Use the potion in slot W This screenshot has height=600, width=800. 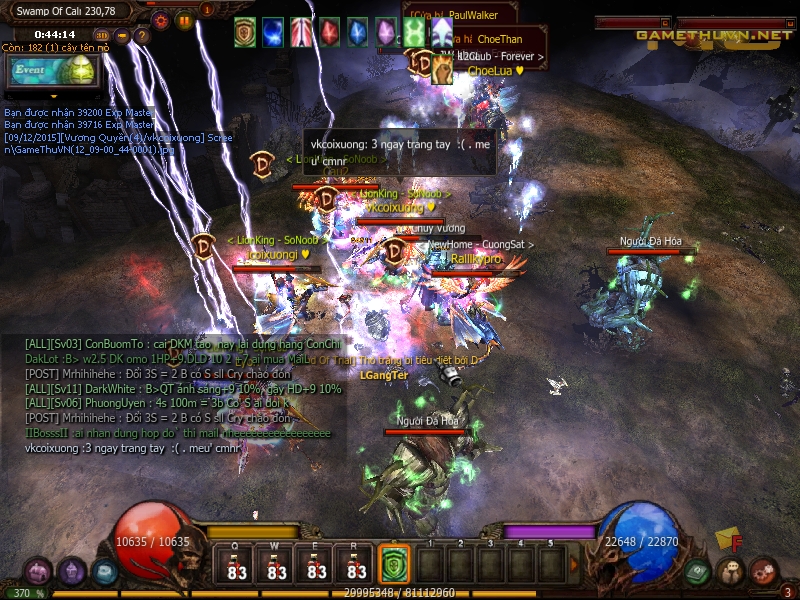[x=278, y=565]
